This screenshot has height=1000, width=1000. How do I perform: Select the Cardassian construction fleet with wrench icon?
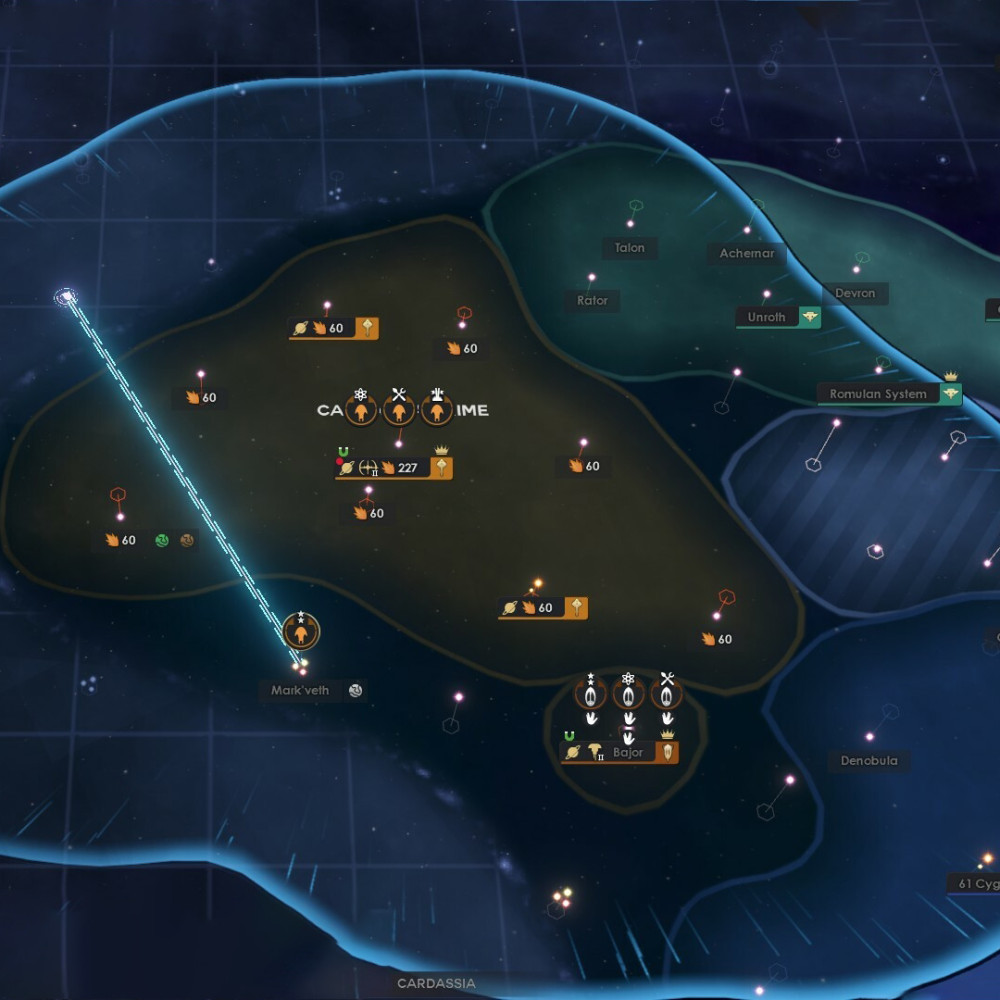coord(399,409)
